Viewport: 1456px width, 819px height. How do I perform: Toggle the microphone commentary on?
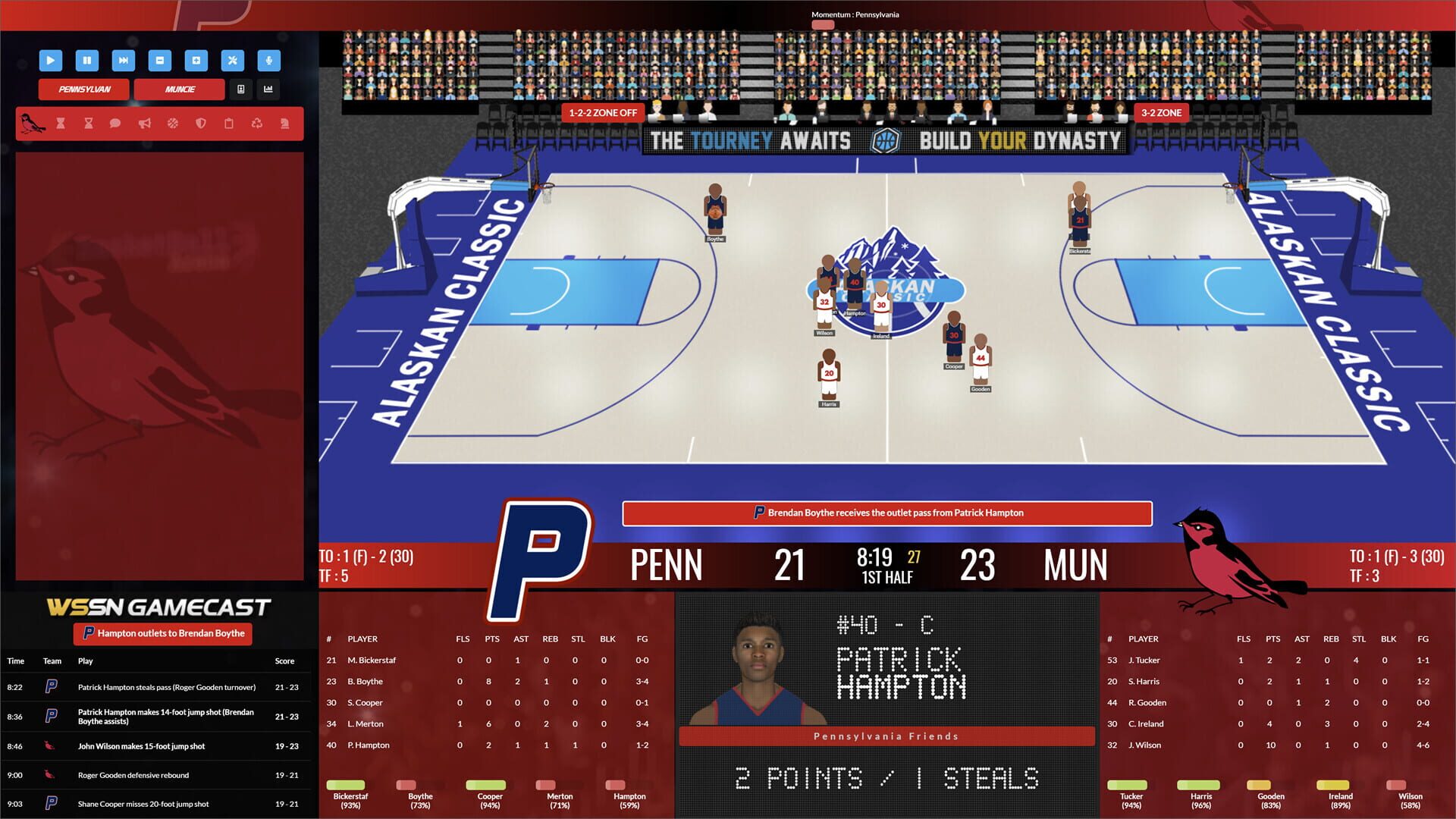pyautogui.click(x=269, y=61)
